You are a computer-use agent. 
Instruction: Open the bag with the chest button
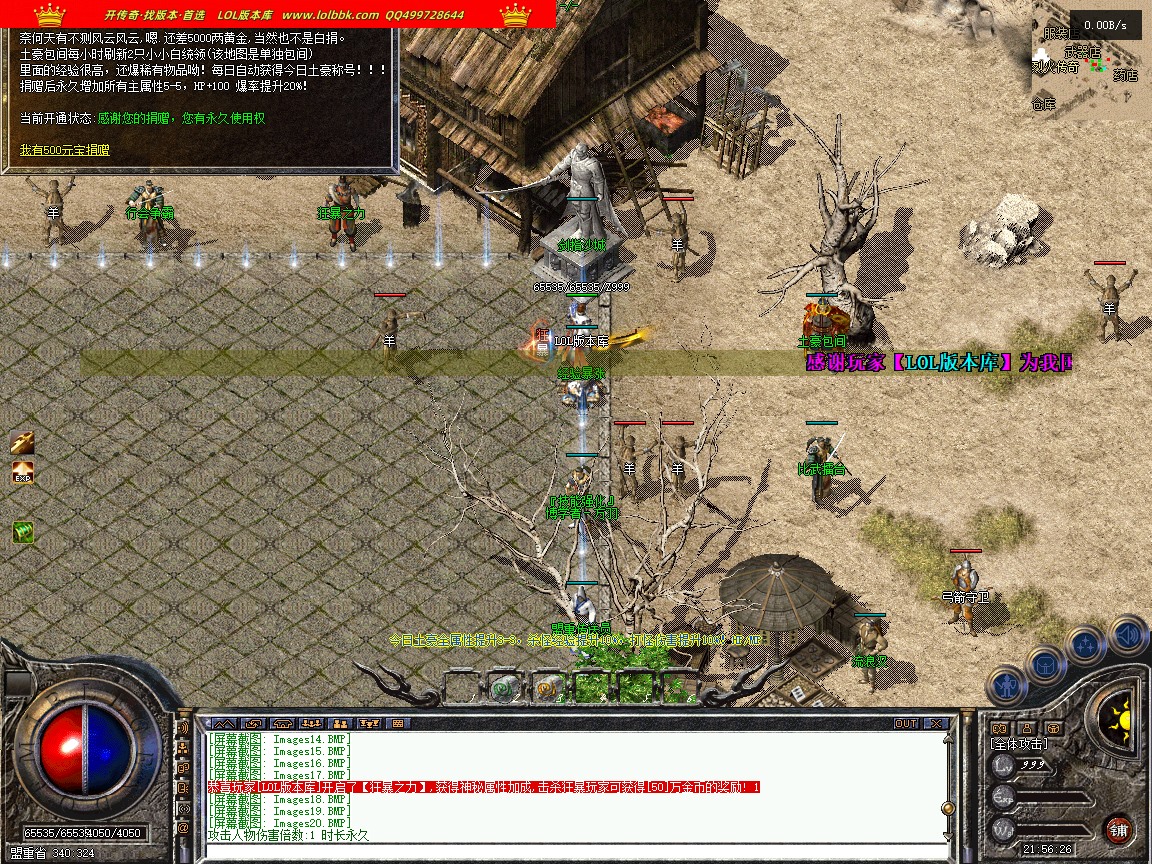(1046, 663)
